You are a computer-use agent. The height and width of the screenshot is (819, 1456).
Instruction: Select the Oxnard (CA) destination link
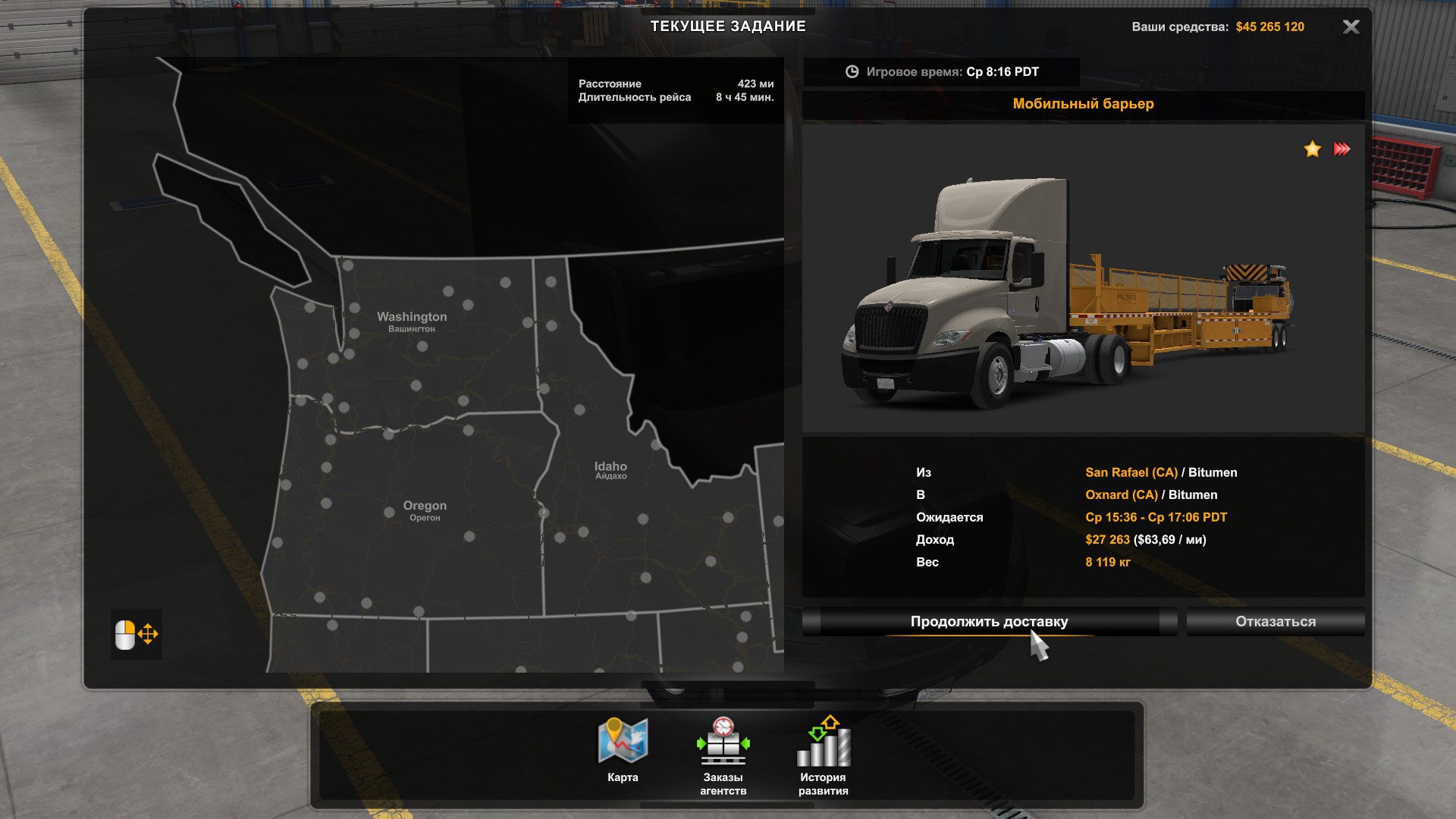point(1121,495)
